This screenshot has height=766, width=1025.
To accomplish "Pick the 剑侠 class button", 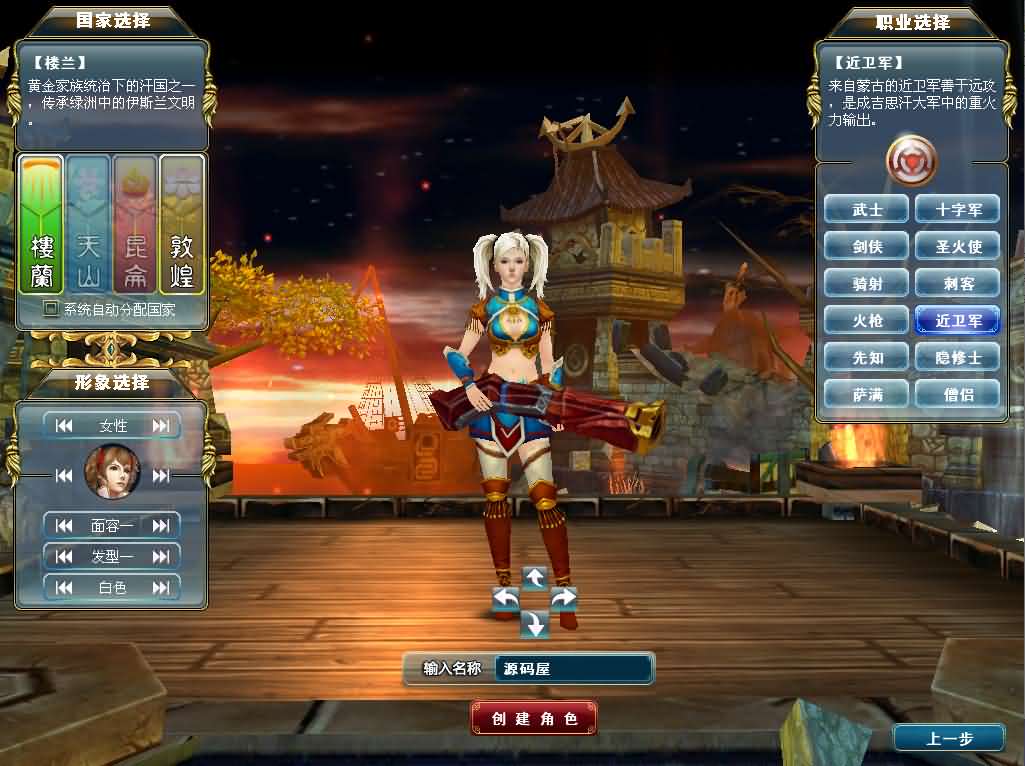I will (867, 247).
